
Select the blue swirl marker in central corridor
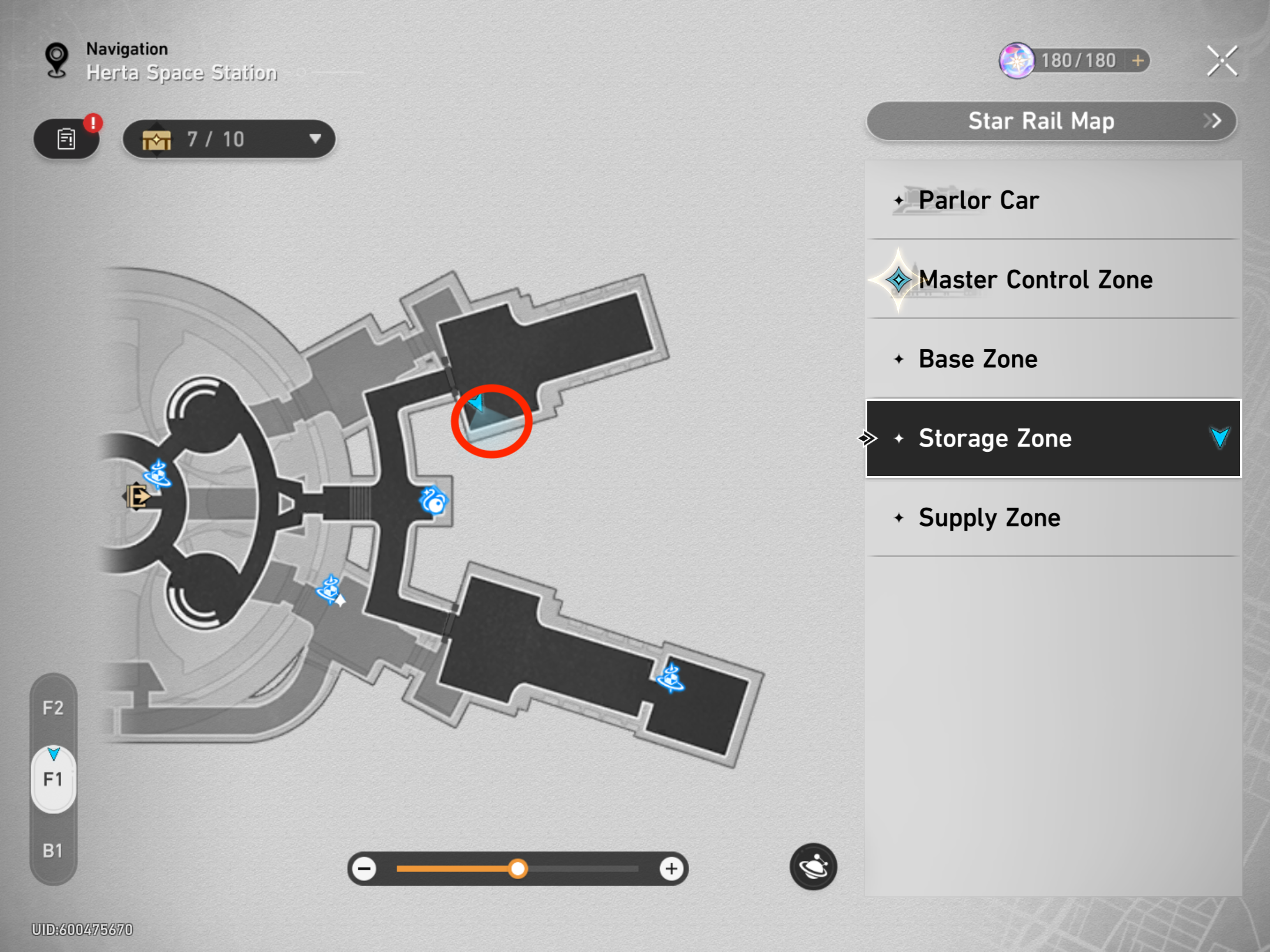tap(434, 501)
